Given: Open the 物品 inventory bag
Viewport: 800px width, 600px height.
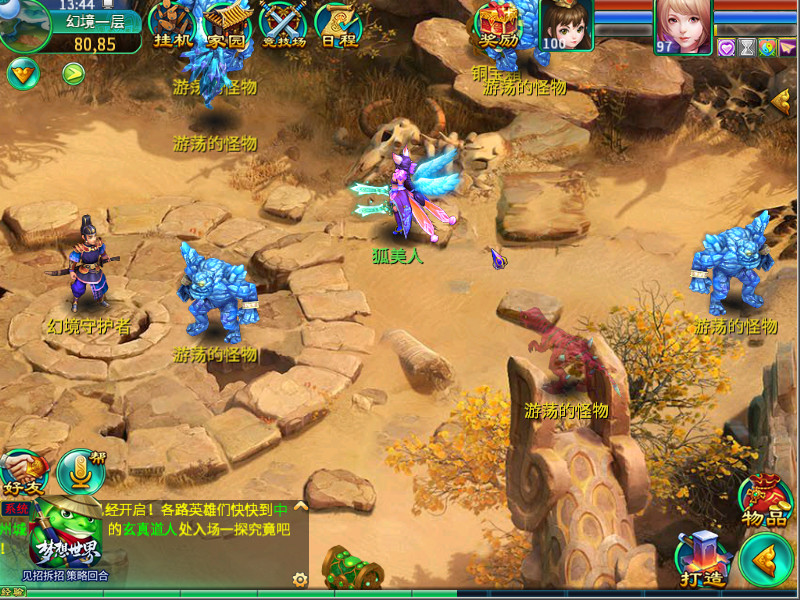Looking at the screenshot, I should [x=766, y=501].
